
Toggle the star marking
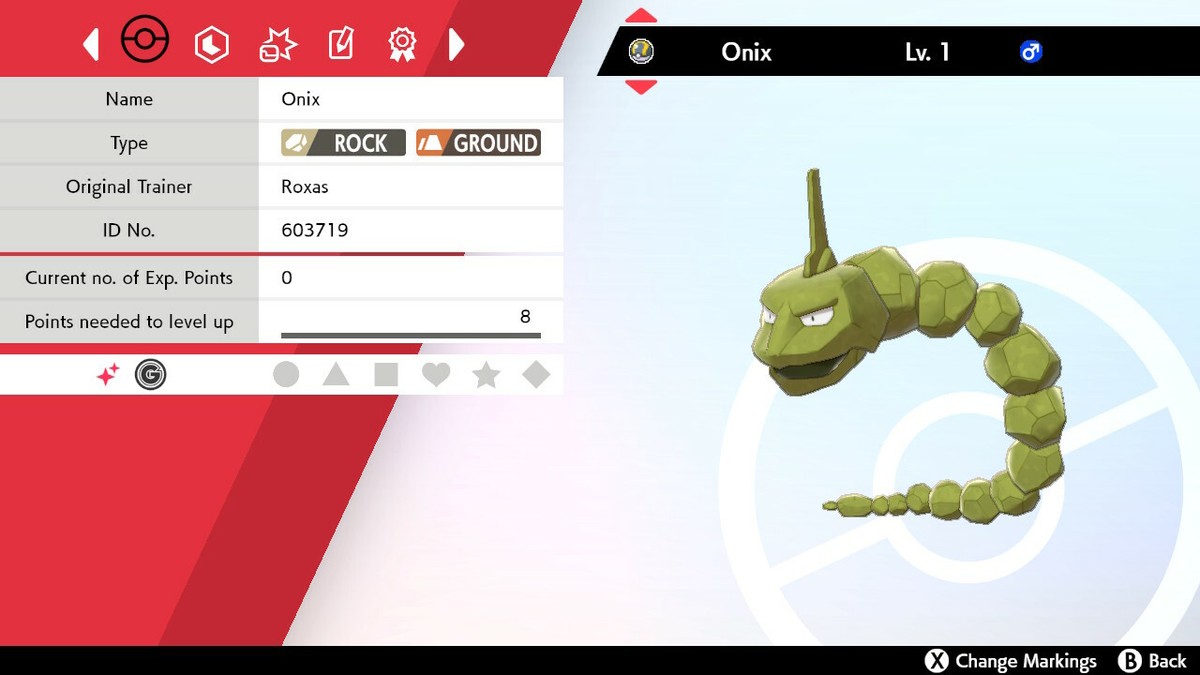(486, 375)
